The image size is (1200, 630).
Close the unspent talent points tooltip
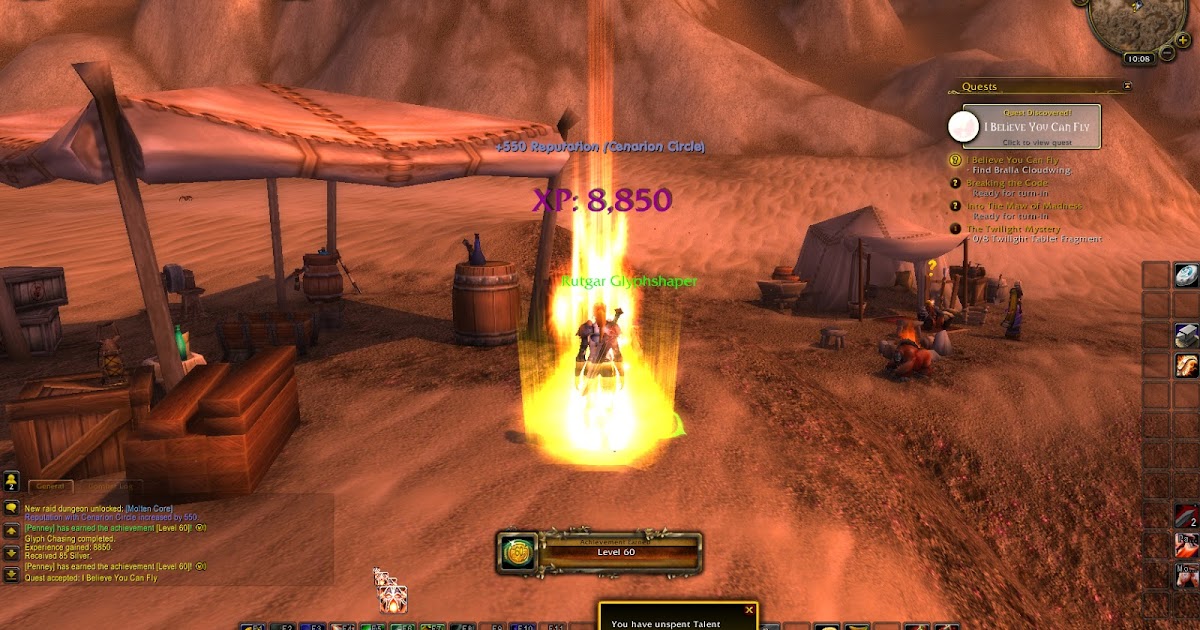click(749, 609)
